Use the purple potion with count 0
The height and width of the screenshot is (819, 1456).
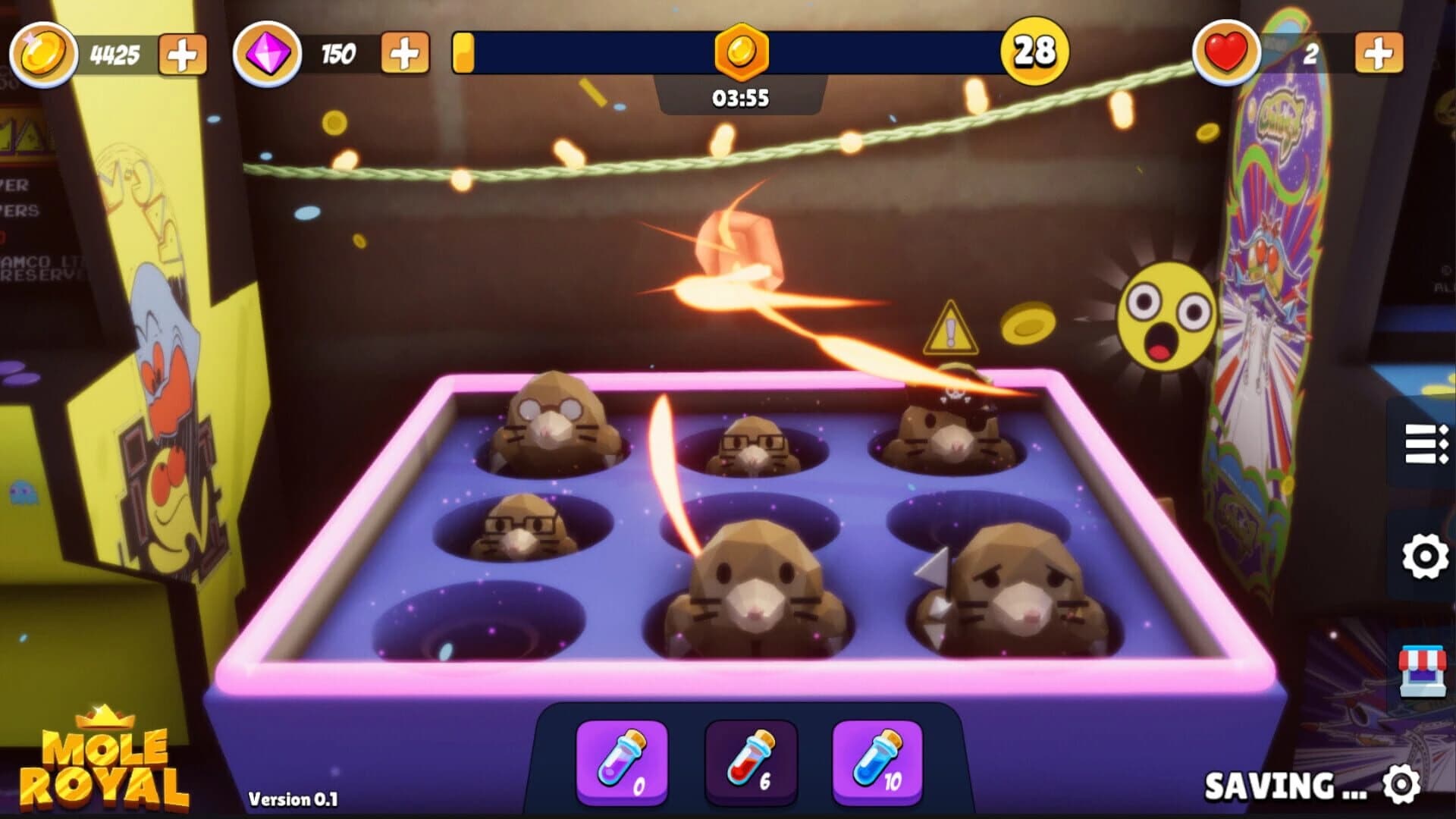click(622, 761)
